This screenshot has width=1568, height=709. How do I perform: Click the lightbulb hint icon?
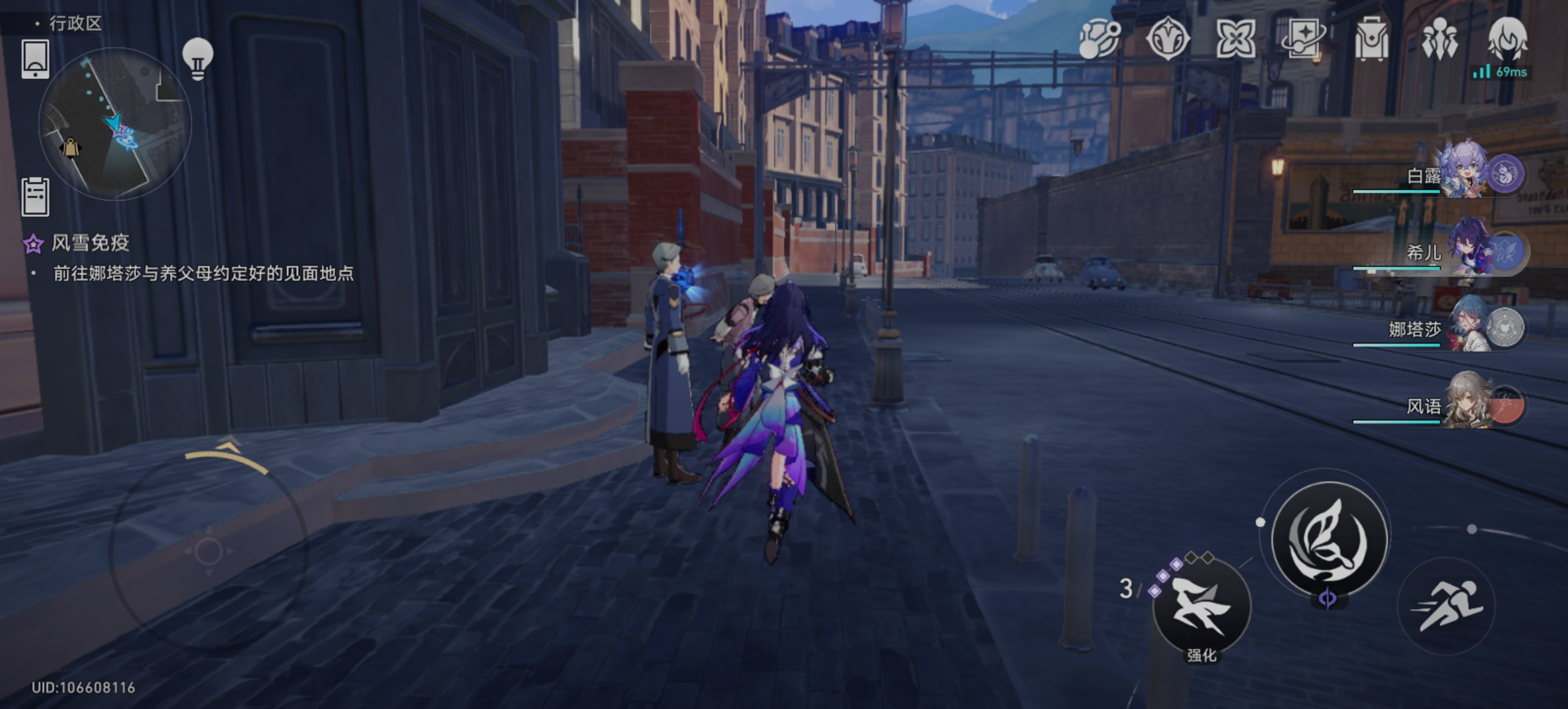click(x=197, y=58)
